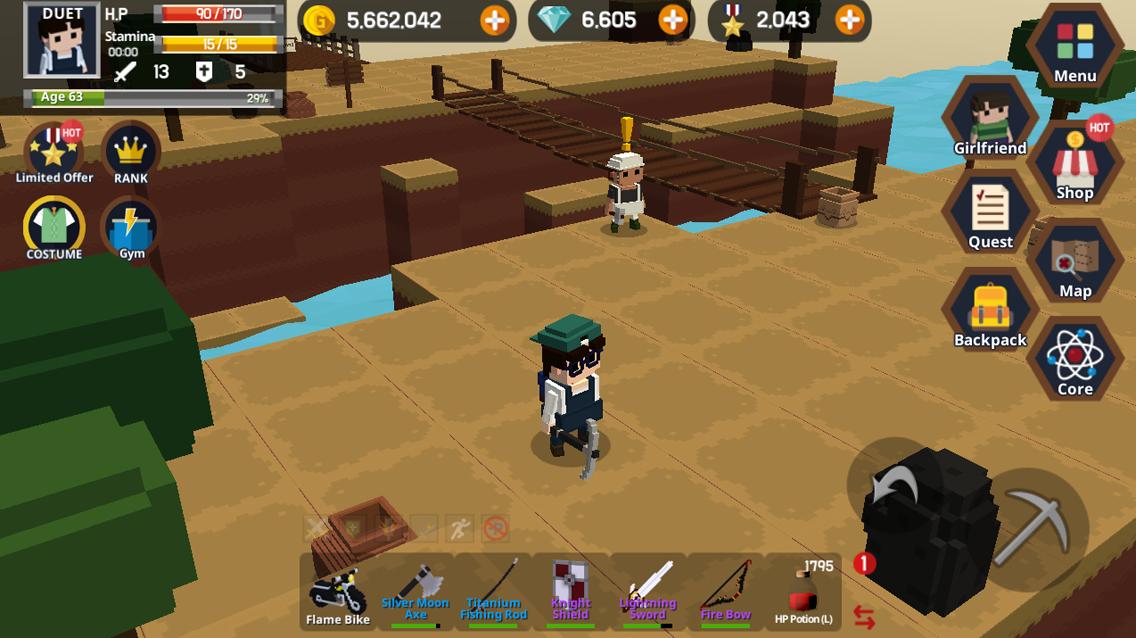Open the Quest log
Viewport: 1136px width, 638px height.
coord(990,214)
